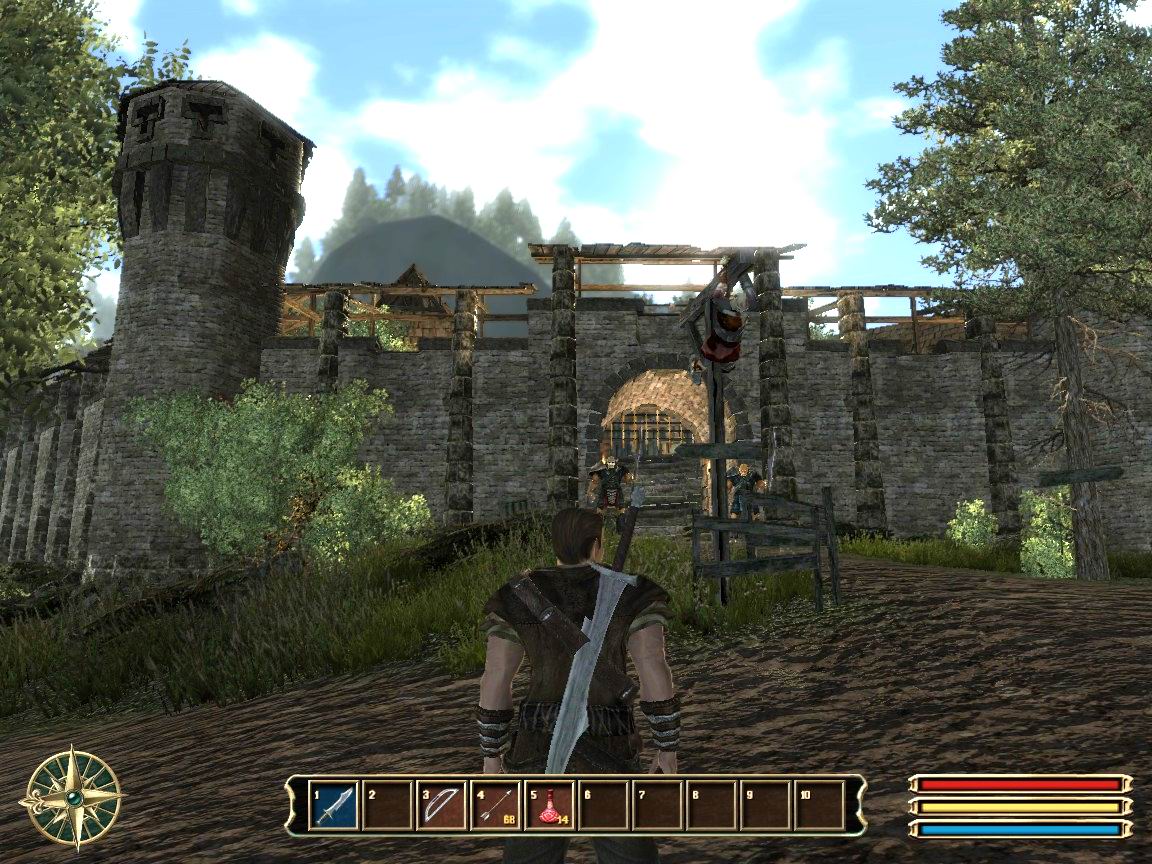This screenshot has width=1152, height=864.
Task: Select empty hotbar slot 10
Action: click(819, 805)
